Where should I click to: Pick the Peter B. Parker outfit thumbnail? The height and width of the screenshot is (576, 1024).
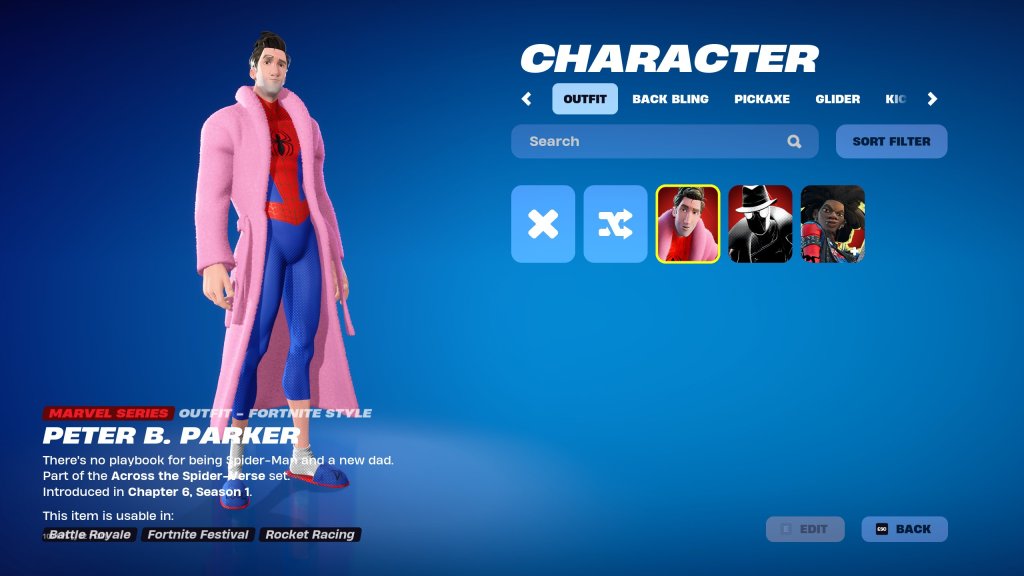coord(688,224)
